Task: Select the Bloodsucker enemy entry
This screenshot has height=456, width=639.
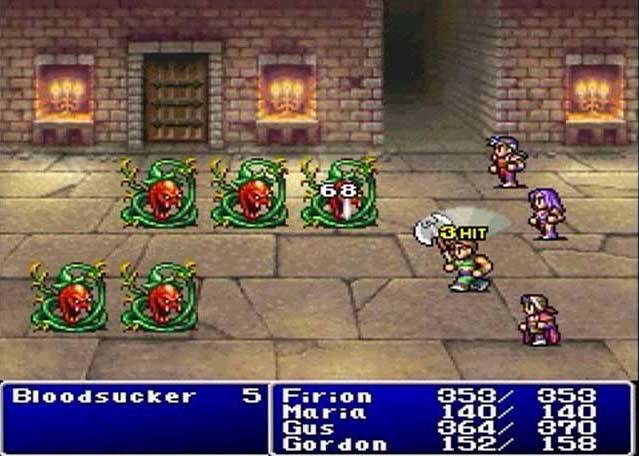Action: tap(104, 396)
